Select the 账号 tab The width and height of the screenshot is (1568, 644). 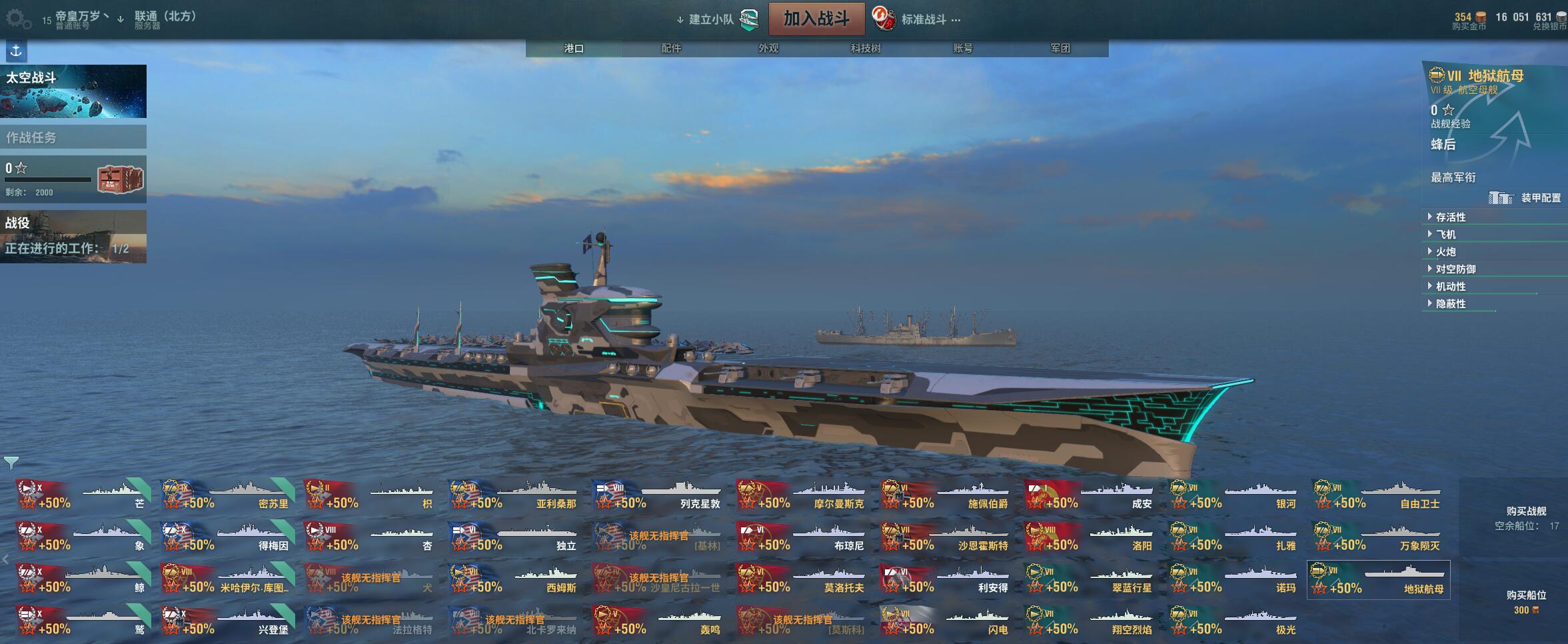[x=963, y=48]
